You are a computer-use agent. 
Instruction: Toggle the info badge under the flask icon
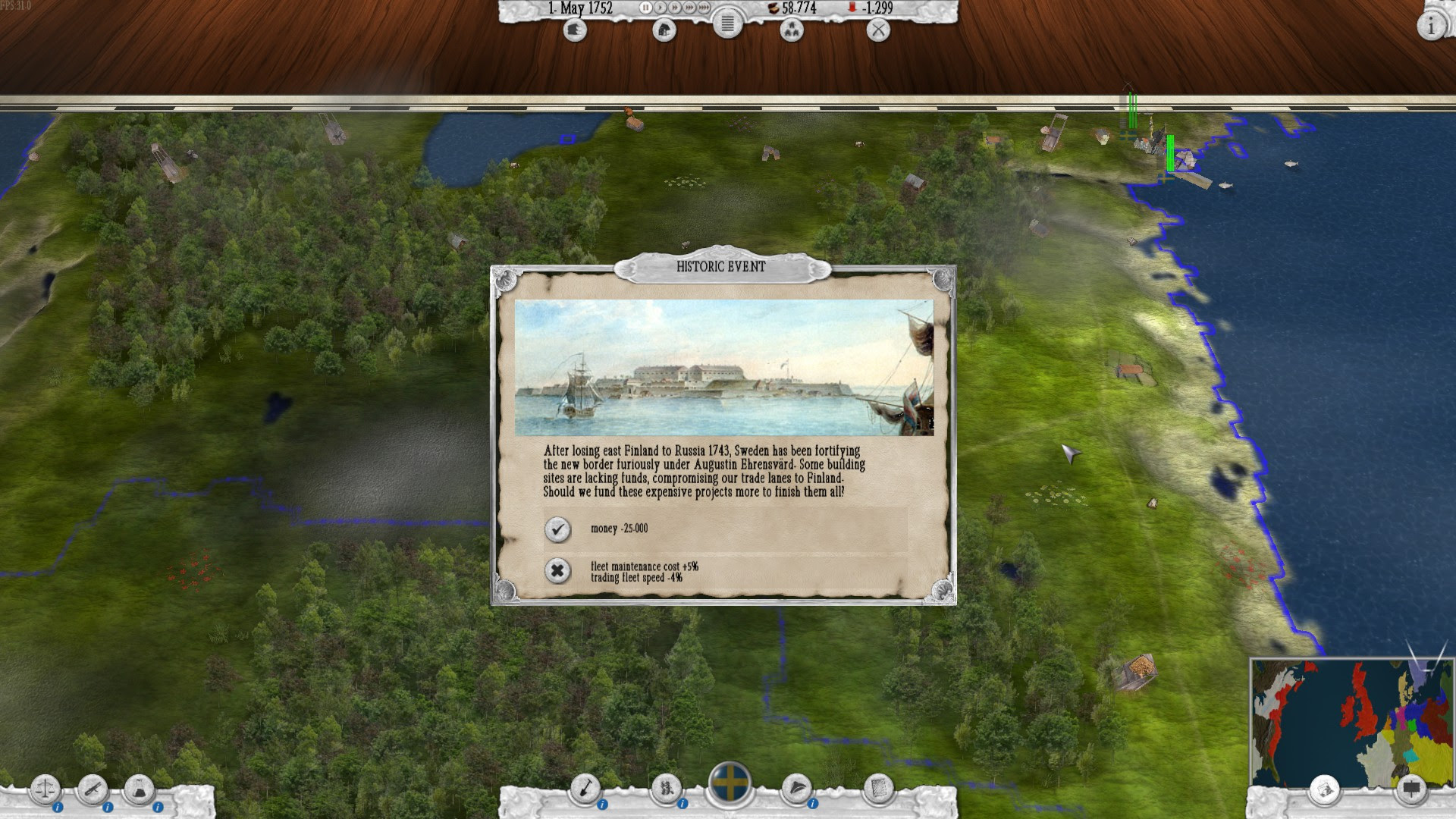[x=158, y=807]
